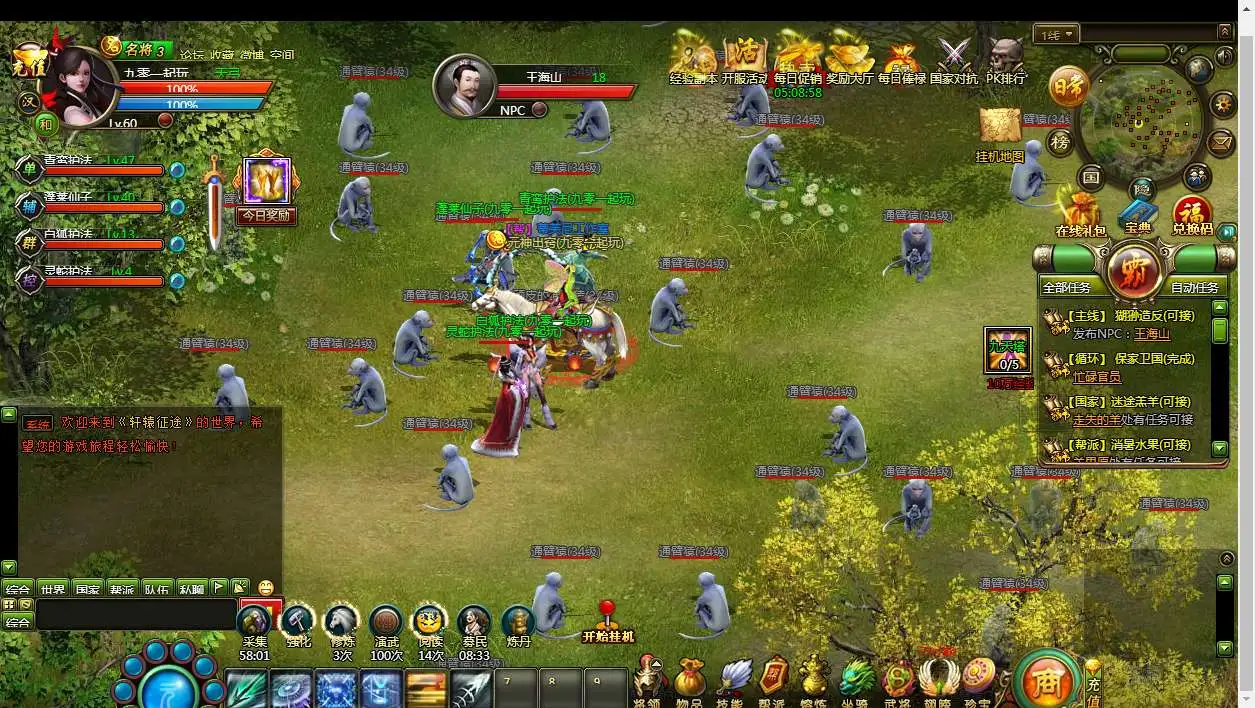1255x708 pixels.
Task: Switch to the 自动任务 auto quest tab
Action: (1195, 287)
